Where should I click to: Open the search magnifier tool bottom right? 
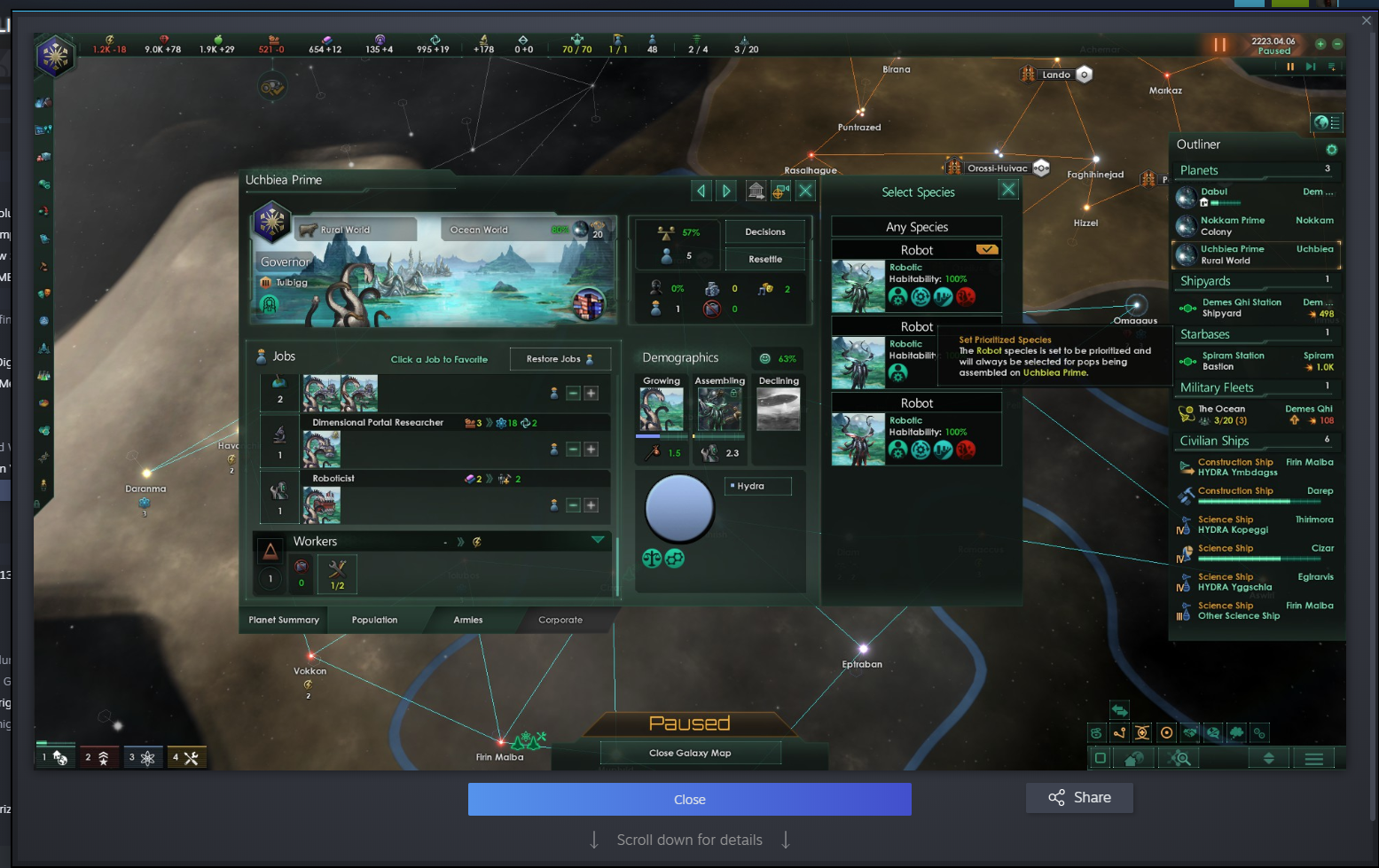[x=1179, y=758]
